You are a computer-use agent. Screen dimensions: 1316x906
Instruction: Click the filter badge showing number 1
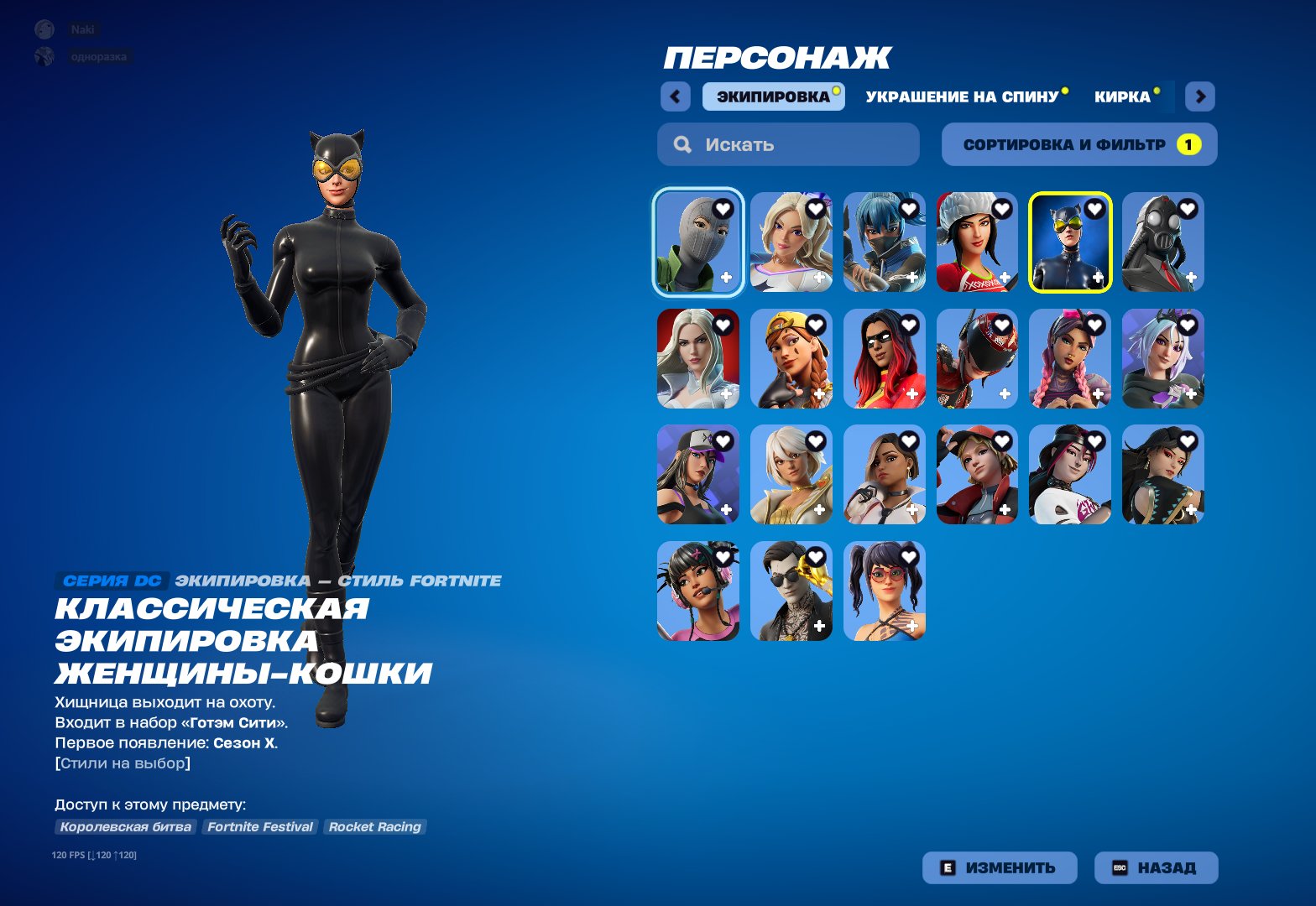click(1189, 143)
